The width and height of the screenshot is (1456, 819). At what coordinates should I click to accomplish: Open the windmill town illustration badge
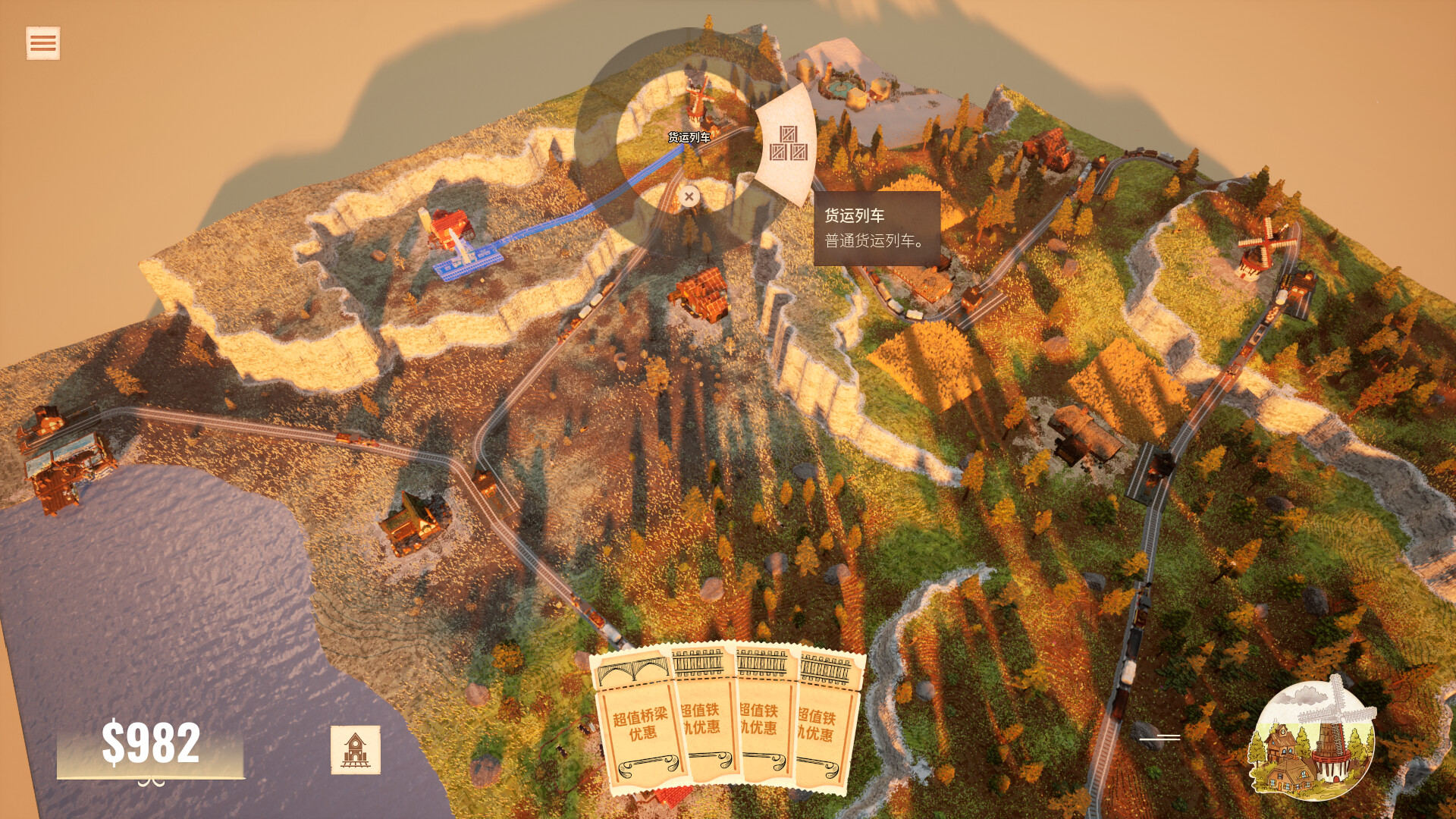pyautogui.click(x=1312, y=741)
